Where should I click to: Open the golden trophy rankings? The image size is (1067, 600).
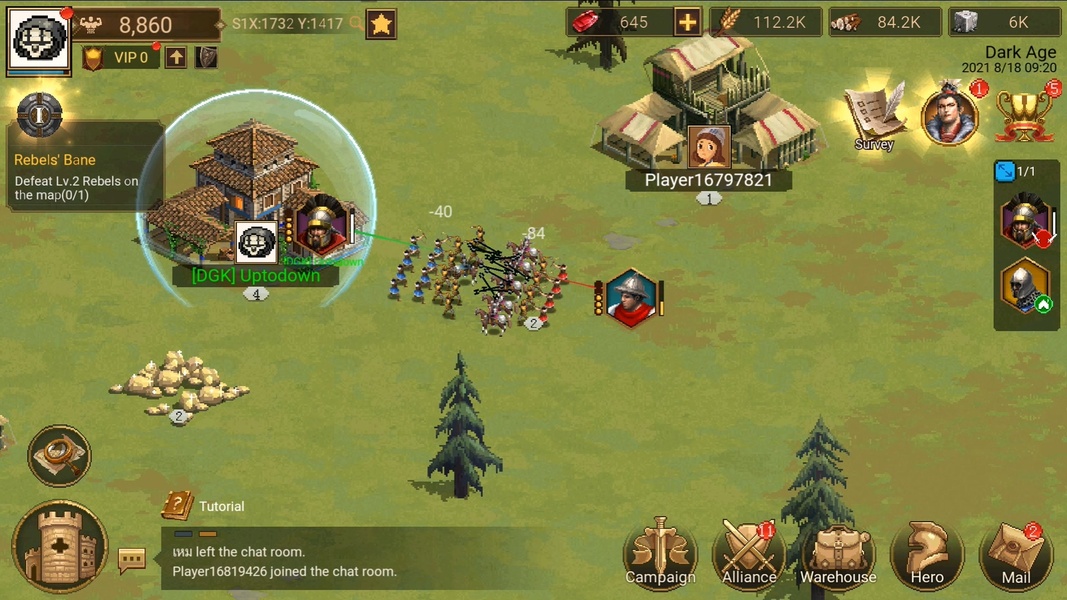1025,115
